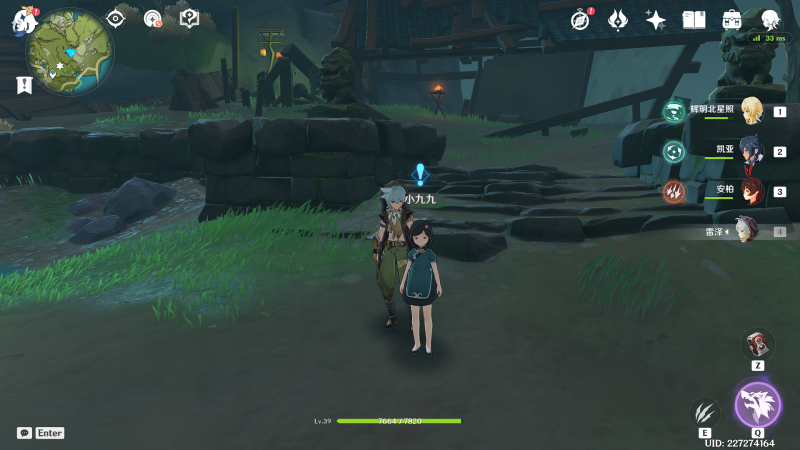Open the character screen head icon
The image size is (800, 450).
[770, 19]
